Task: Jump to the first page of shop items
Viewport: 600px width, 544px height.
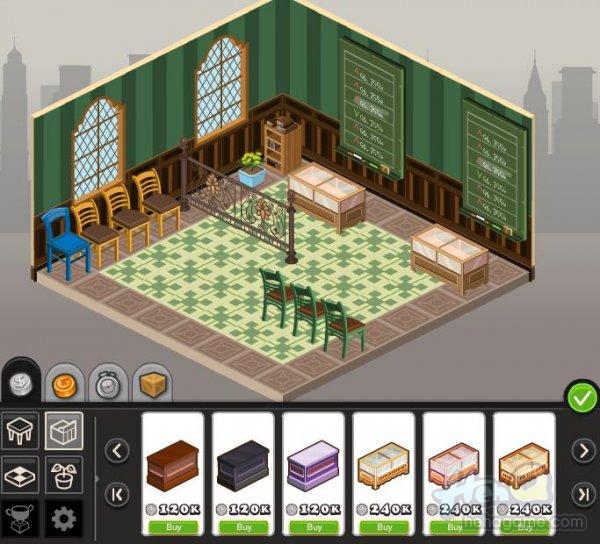Action: point(117,494)
